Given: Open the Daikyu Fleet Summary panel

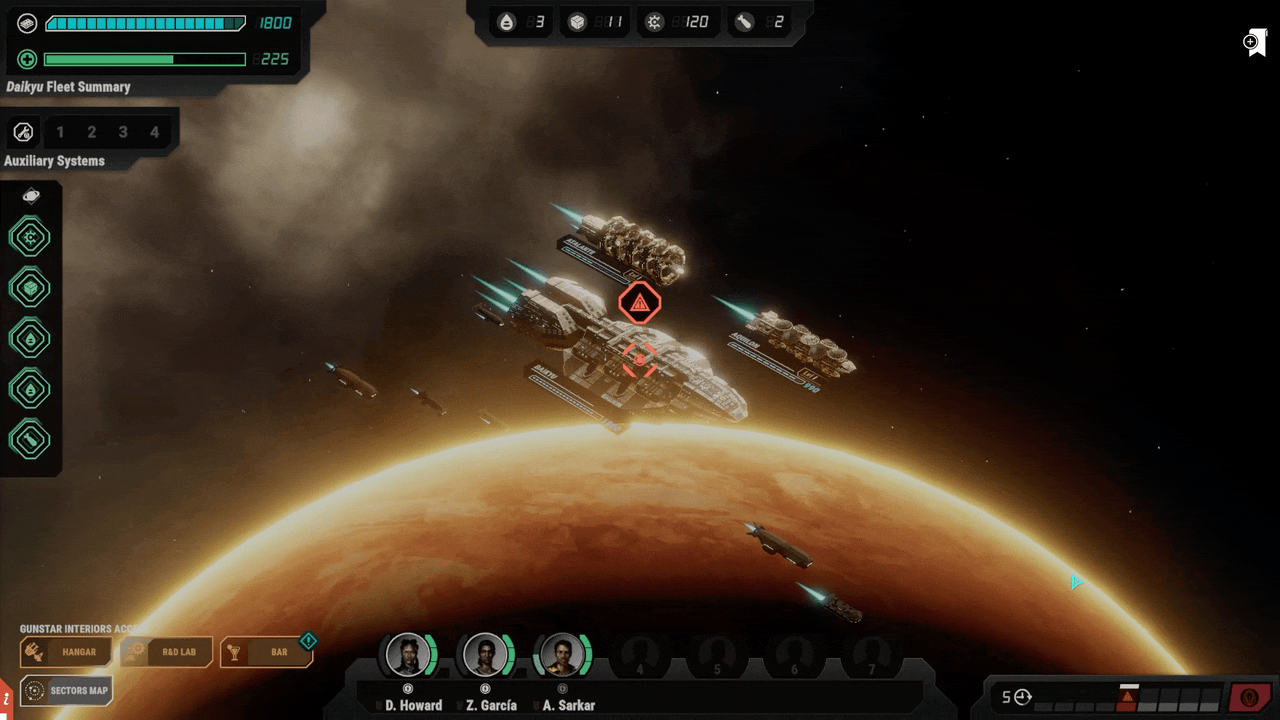Looking at the screenshot, I should click(x=68, y=87).
